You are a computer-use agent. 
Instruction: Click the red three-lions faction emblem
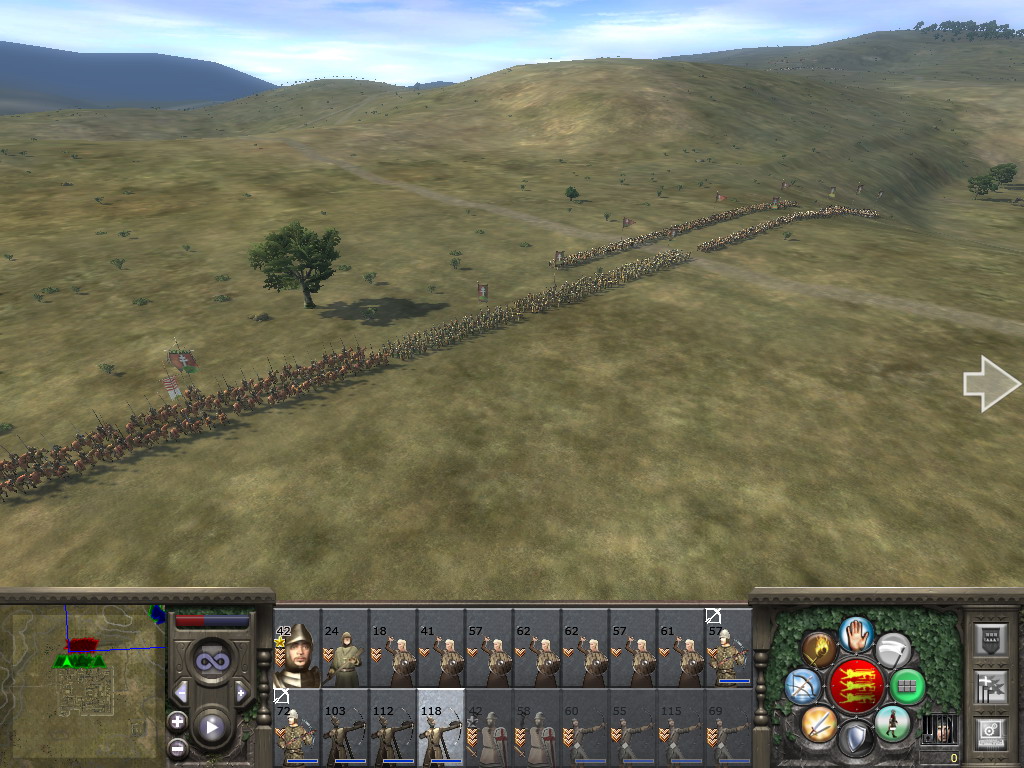[856, 686]
